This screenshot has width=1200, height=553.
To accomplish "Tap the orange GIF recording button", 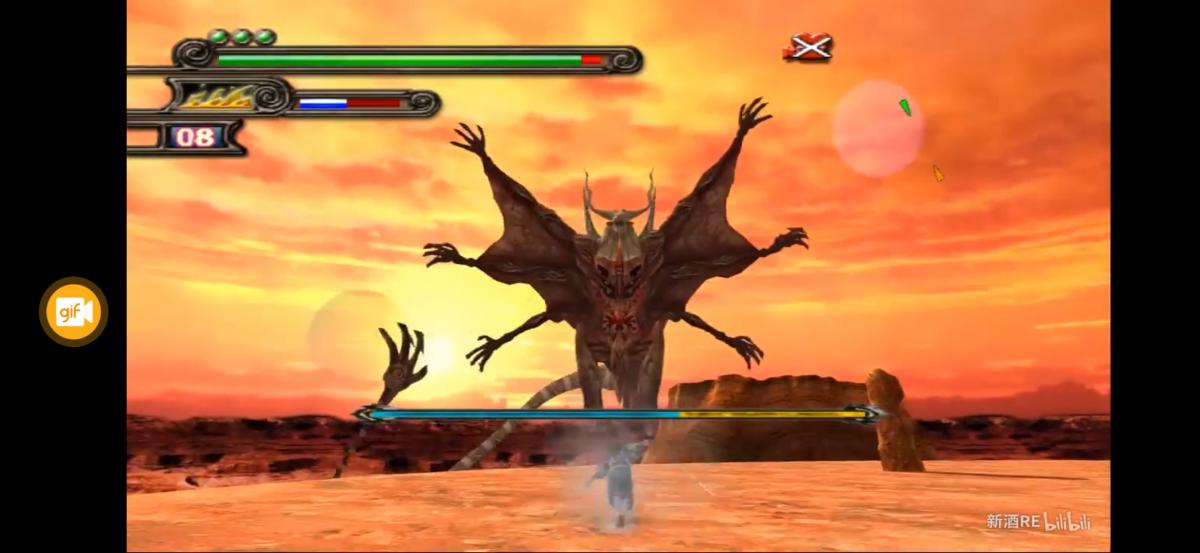I will [x=73, y=312].
